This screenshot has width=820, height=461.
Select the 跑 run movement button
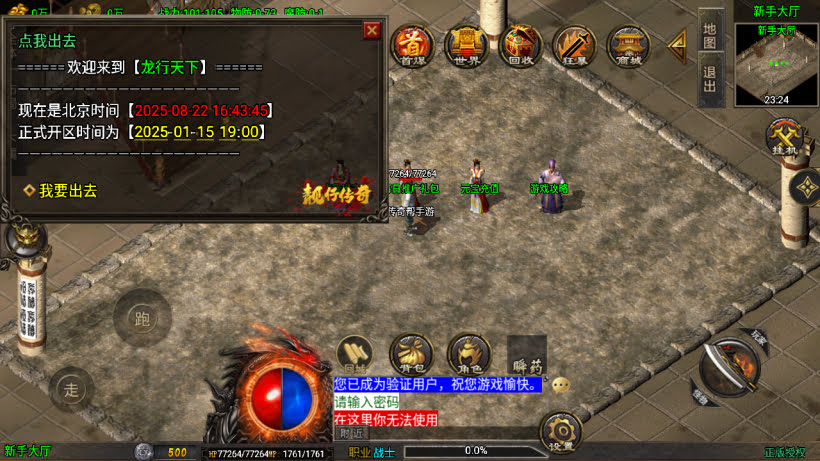(x=141, y=318)
